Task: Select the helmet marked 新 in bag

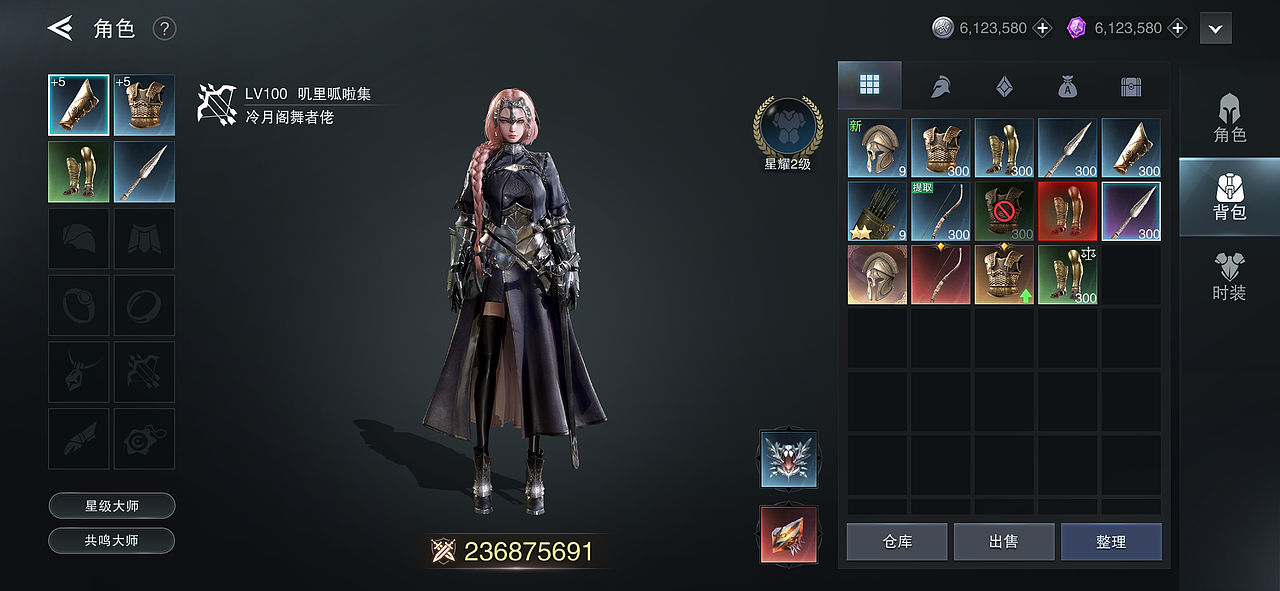Action: [877, 148]
